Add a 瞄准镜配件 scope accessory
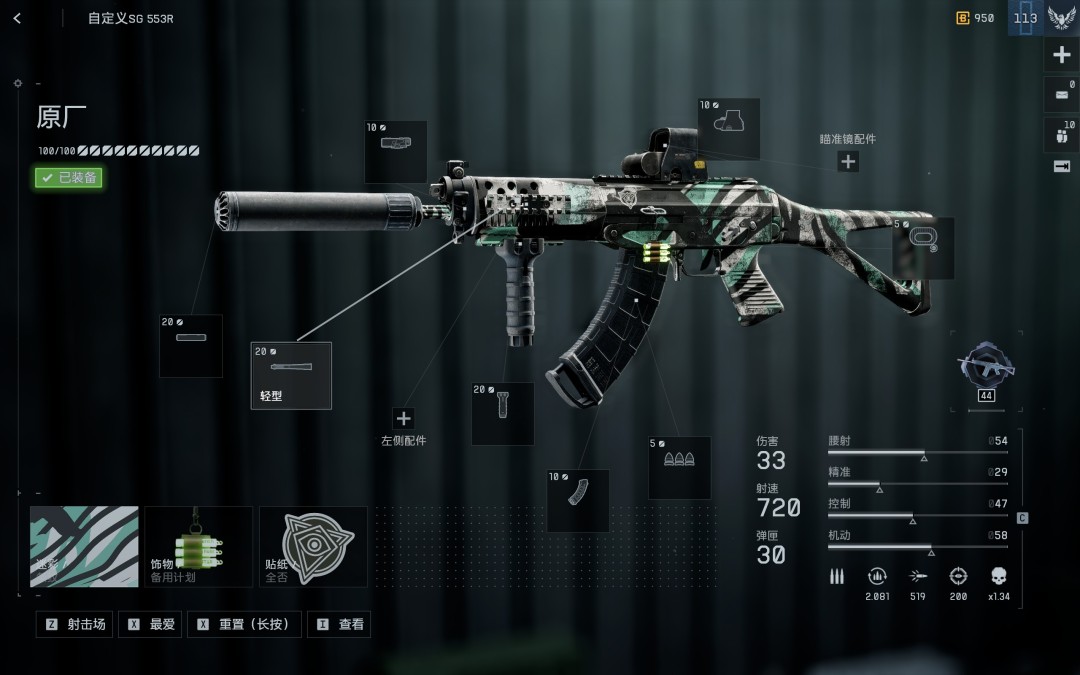1080x675 pixels. tap(848, 161)
